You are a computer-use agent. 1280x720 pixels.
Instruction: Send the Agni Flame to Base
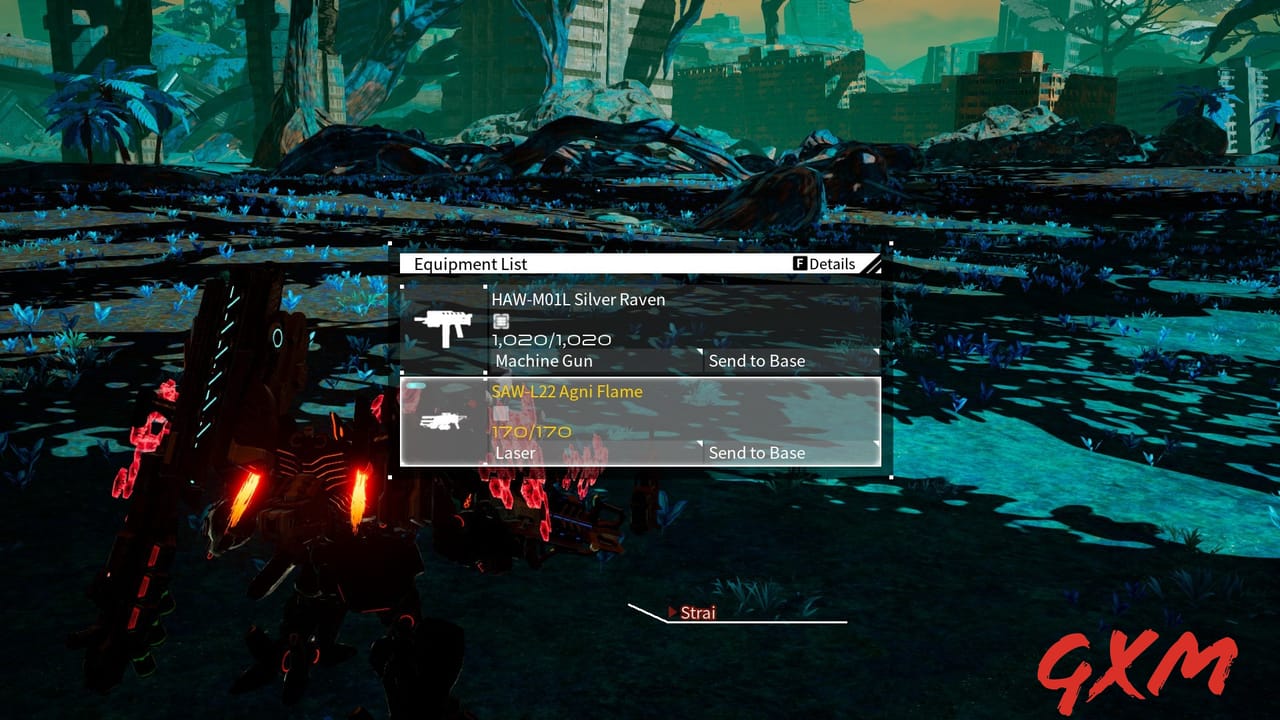pos(757,453)
